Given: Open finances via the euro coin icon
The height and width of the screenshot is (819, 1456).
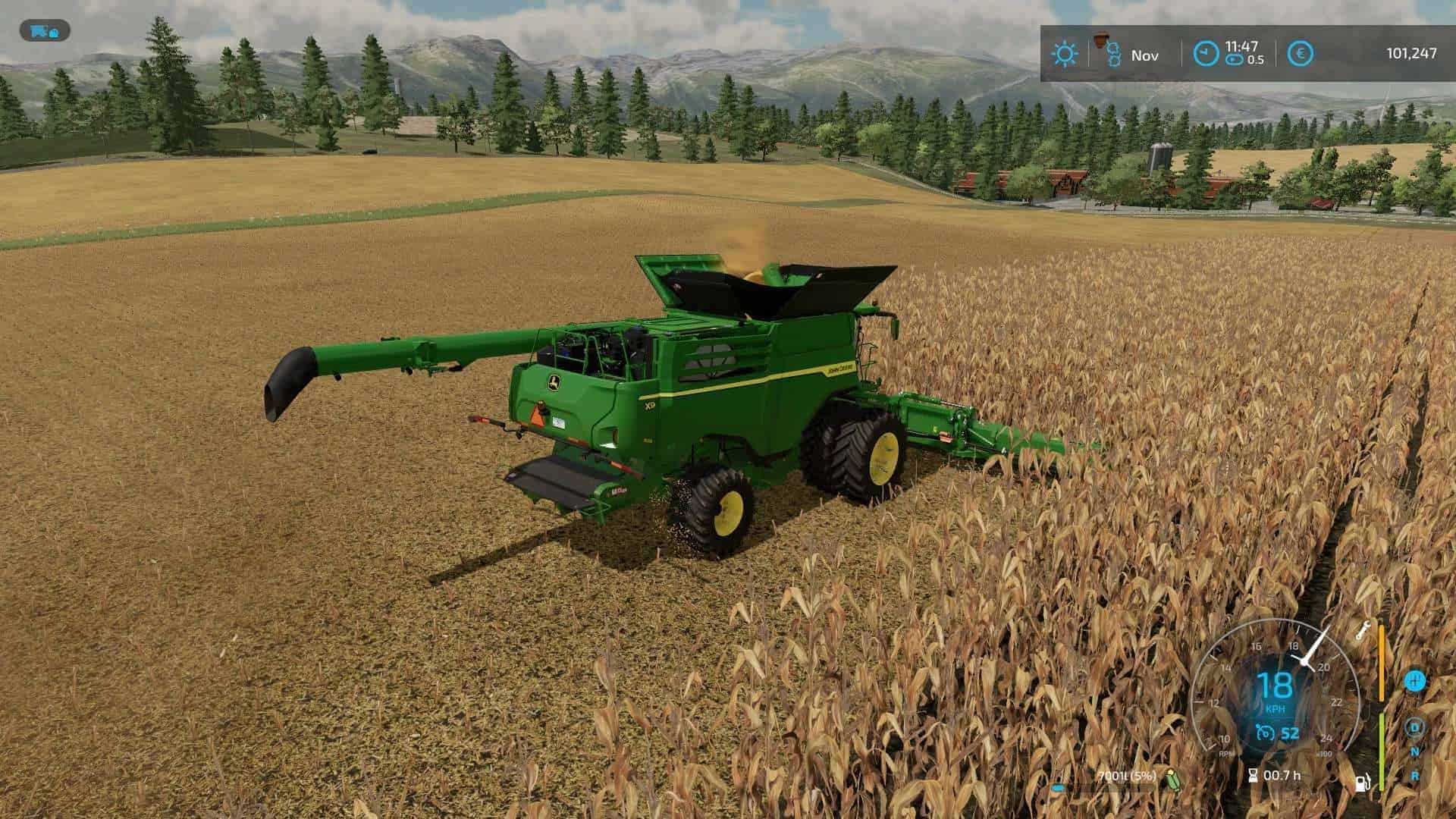Looking at the screenshot, I should (x=1301, y=53).
